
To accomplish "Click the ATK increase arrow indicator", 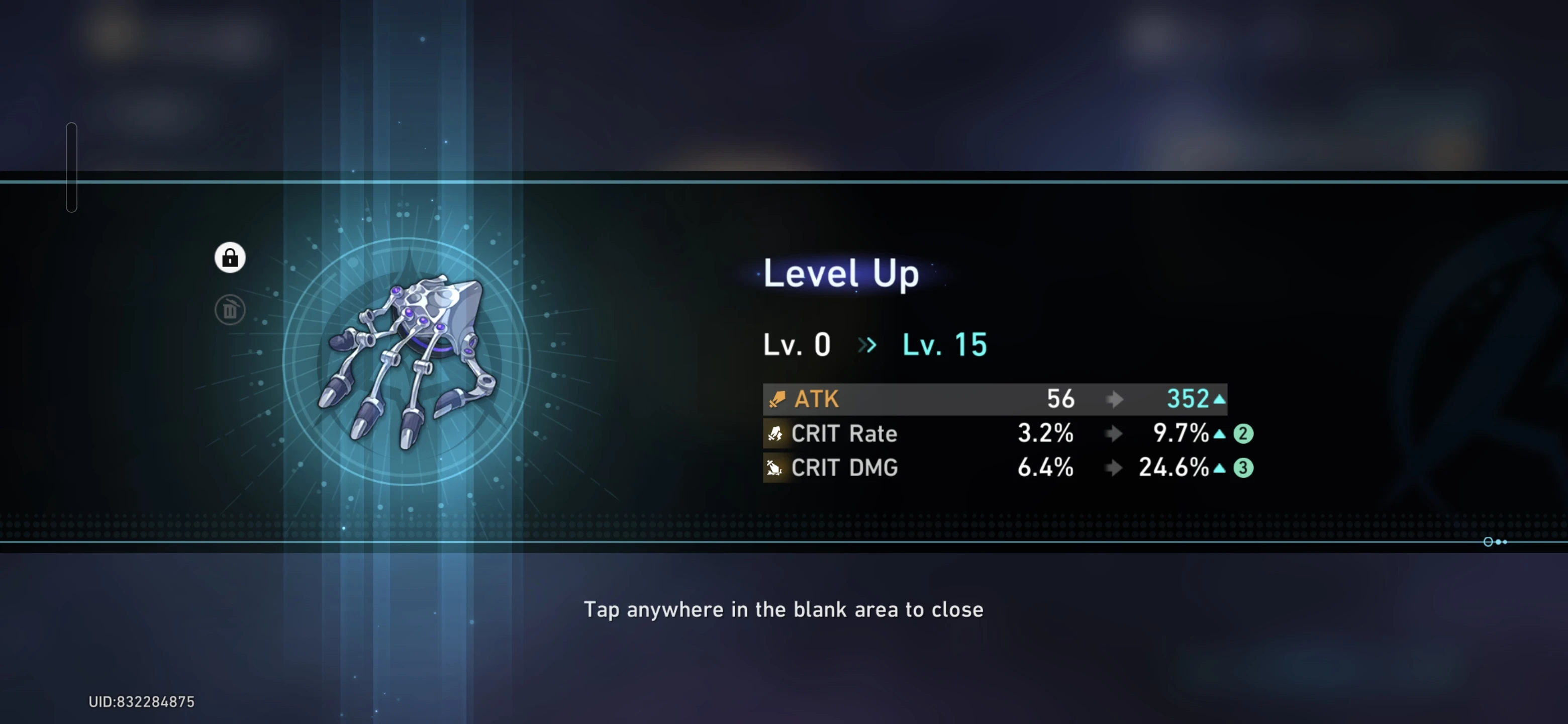I will (1219, 399).
